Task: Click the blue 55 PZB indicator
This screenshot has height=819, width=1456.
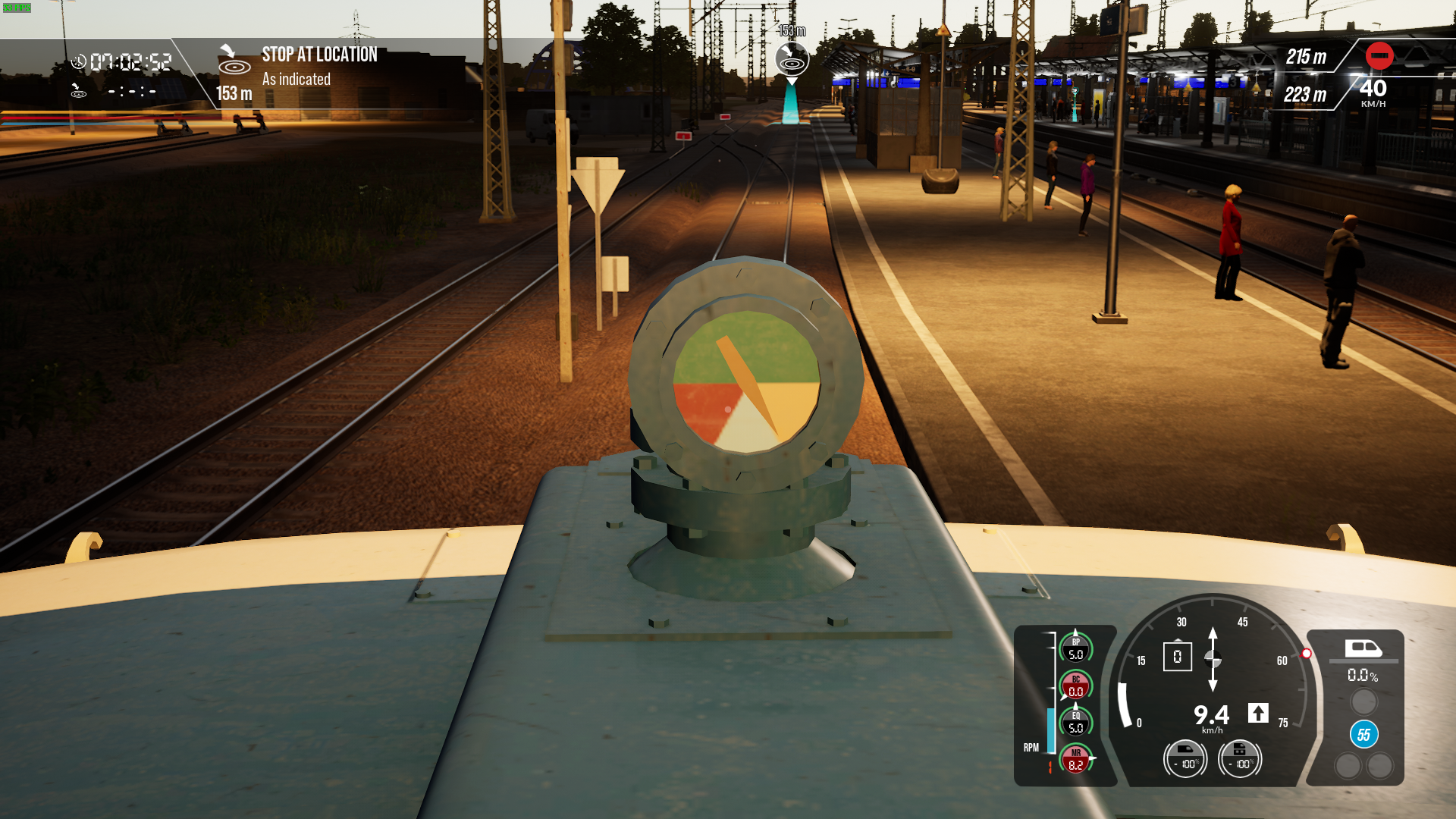Action: pyautogui.click(x=1363, y=734)
